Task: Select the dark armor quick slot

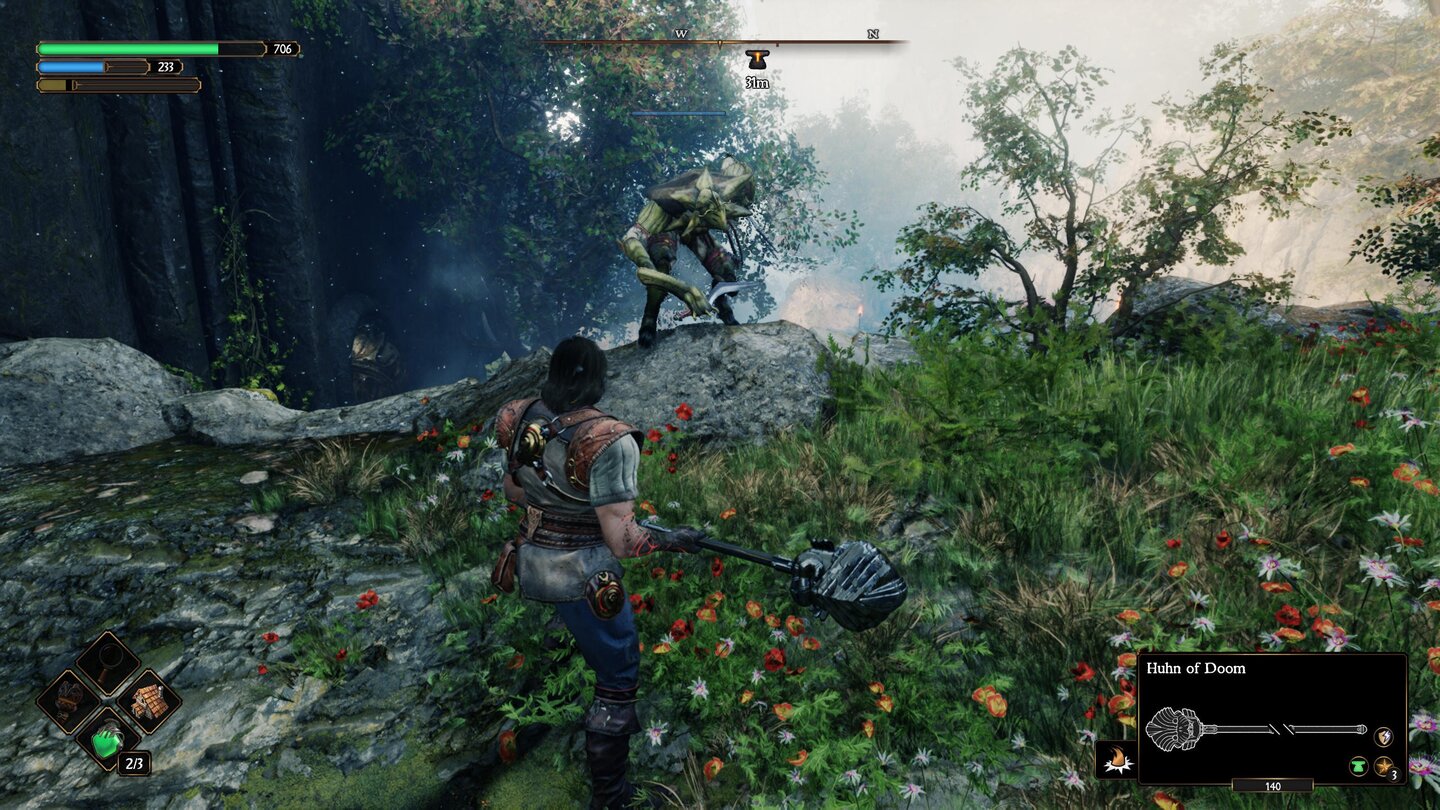Action: click(x=69, y=701)
